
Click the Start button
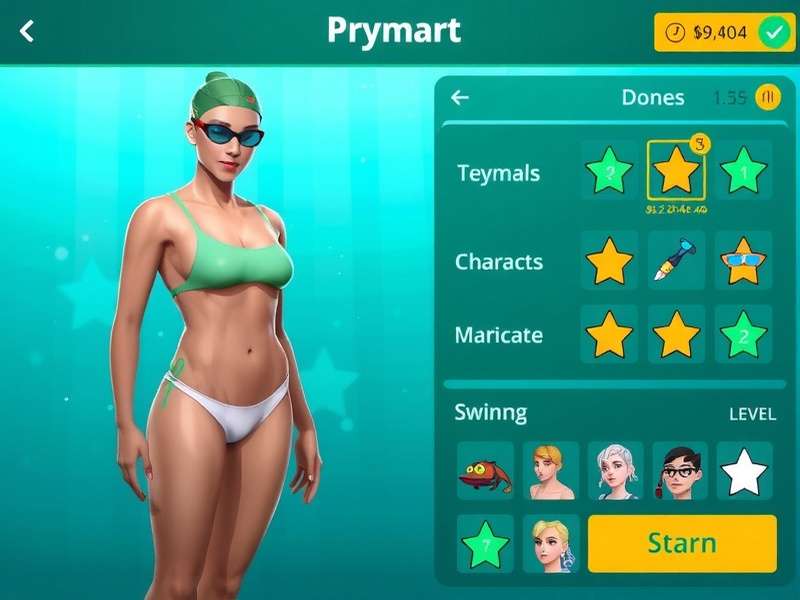[682, 544]
